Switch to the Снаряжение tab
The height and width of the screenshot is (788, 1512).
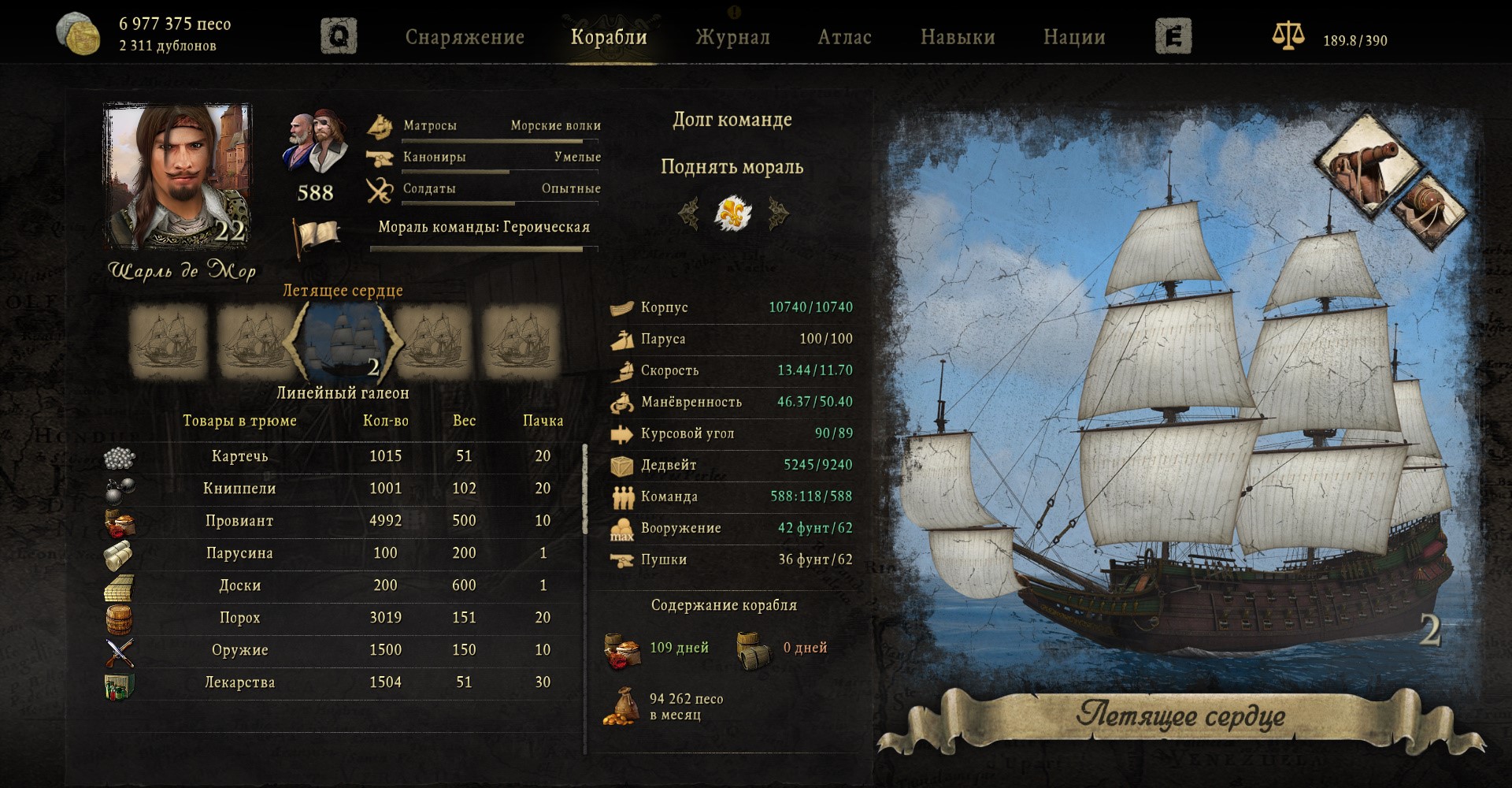click(x=465, y=37)
